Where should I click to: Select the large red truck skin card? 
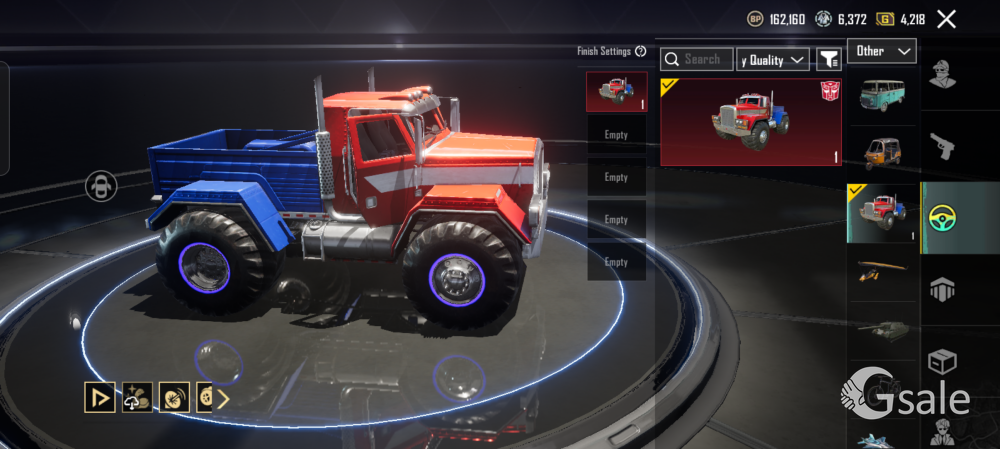pyautogui.click(x=750, y=121)
